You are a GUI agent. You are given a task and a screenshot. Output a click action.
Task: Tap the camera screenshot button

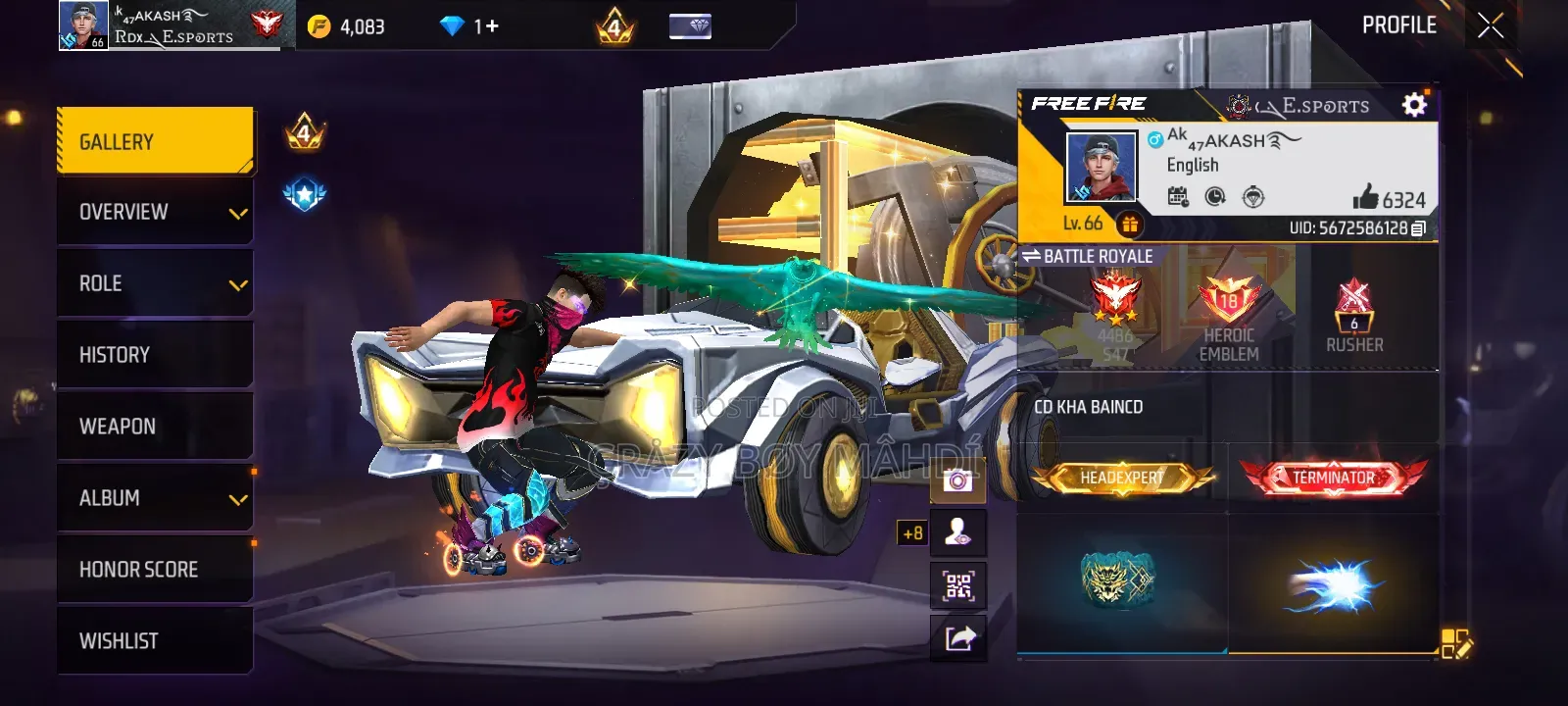point(957,480)
